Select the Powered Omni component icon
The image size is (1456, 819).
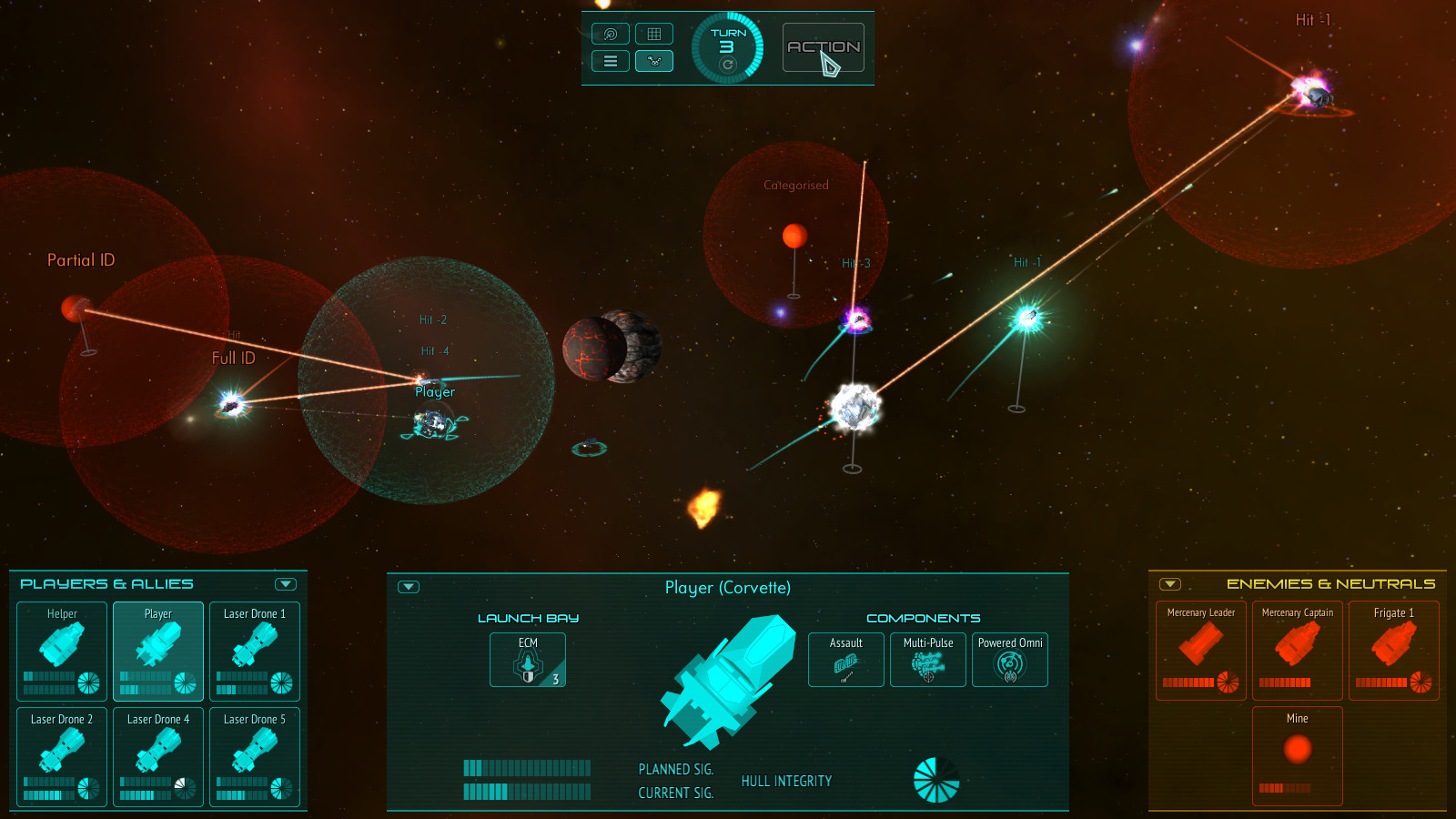(1009, 660)
